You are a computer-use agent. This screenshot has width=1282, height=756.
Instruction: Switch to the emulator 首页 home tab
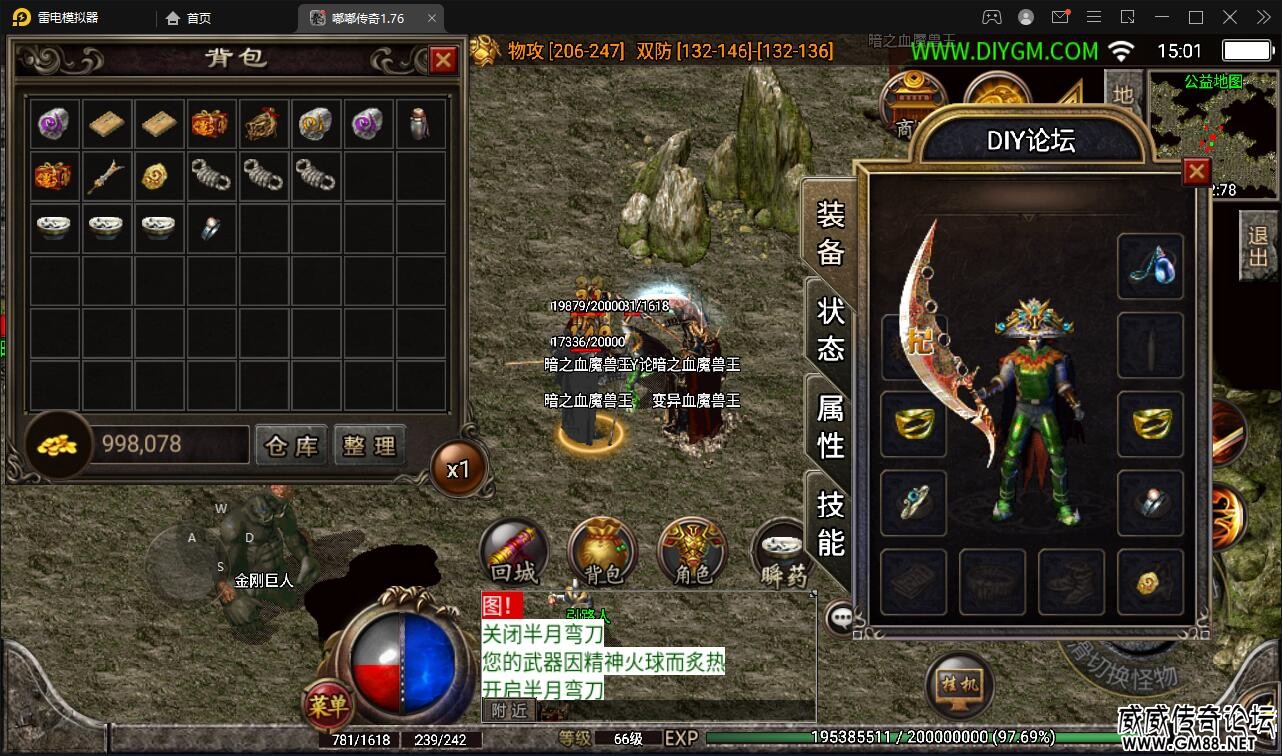[x=189, y=18]
